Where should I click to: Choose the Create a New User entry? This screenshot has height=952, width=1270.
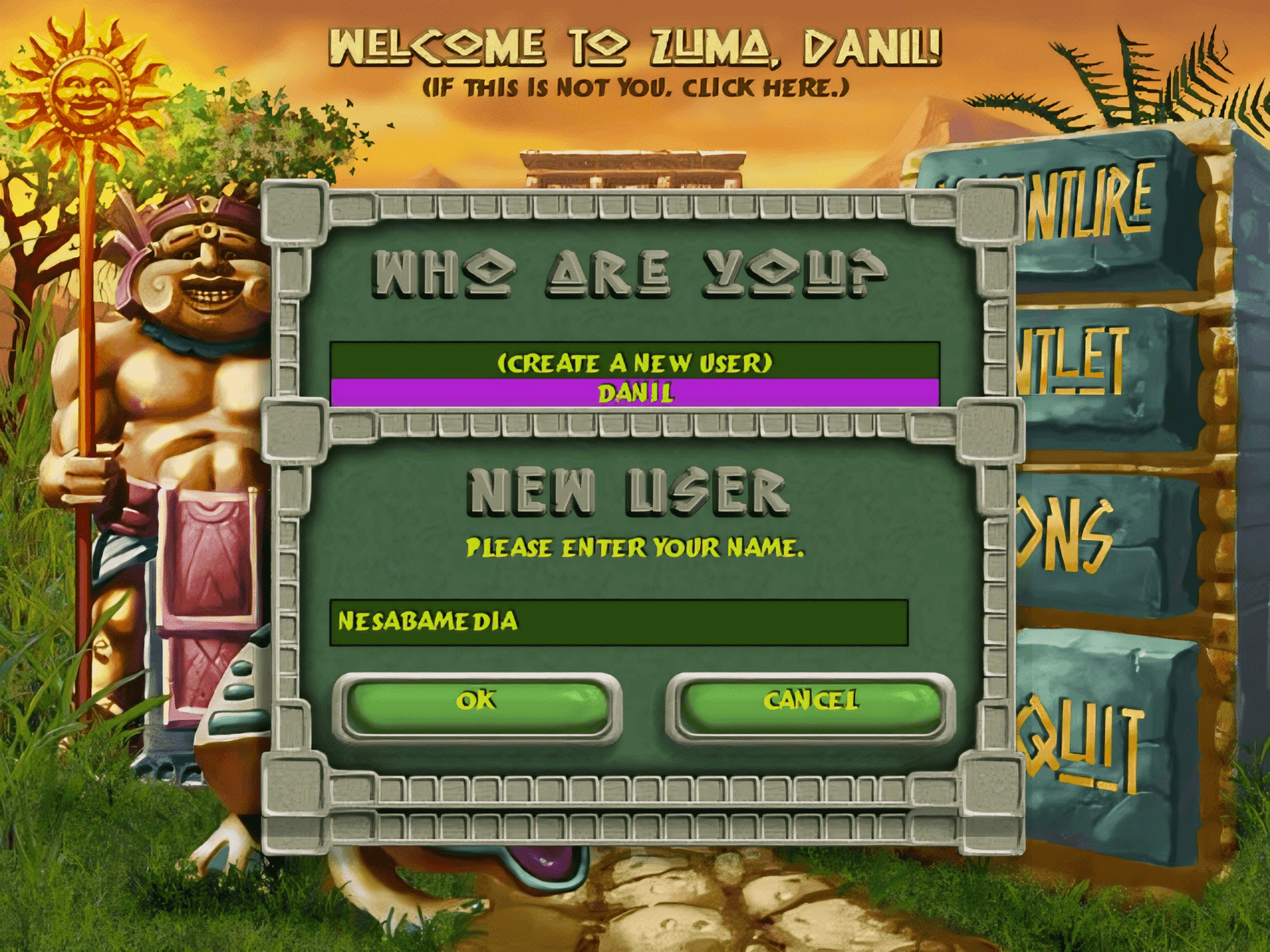pyautogui.click(x=634, y=362)
